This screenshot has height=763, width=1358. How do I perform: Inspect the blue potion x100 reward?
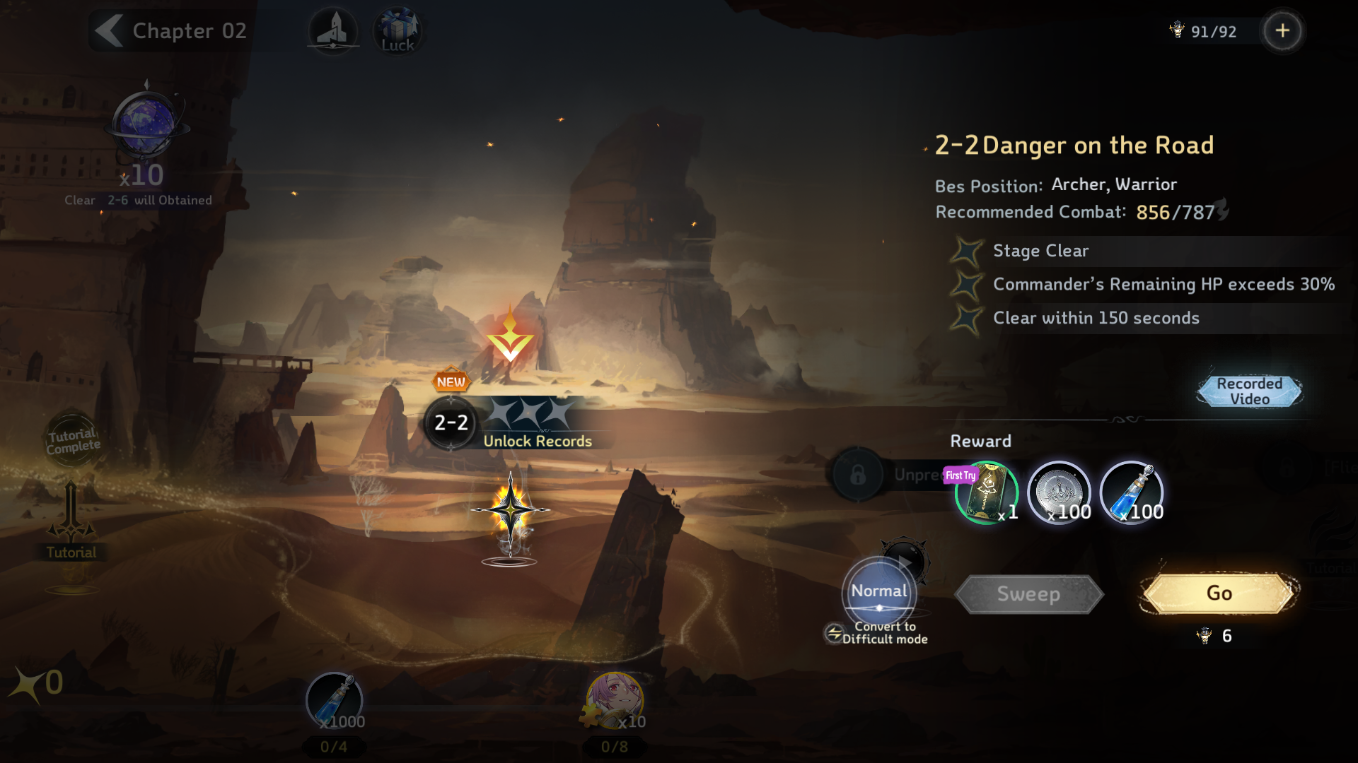(x=1131, y=493)
